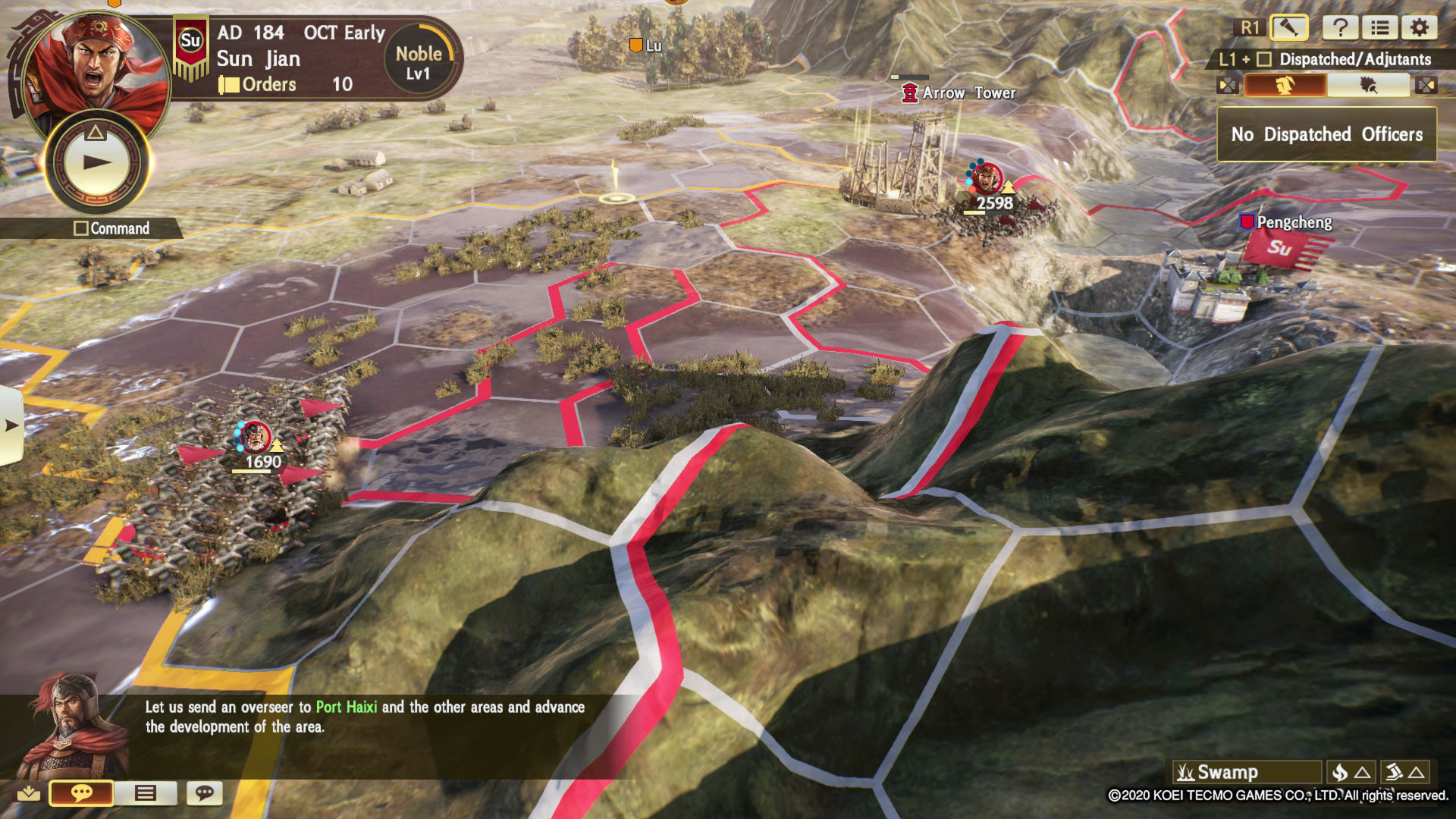Expand the side panel arrow on left edge
Viewport: 1456px width, 819px height.
coord(11,425)
